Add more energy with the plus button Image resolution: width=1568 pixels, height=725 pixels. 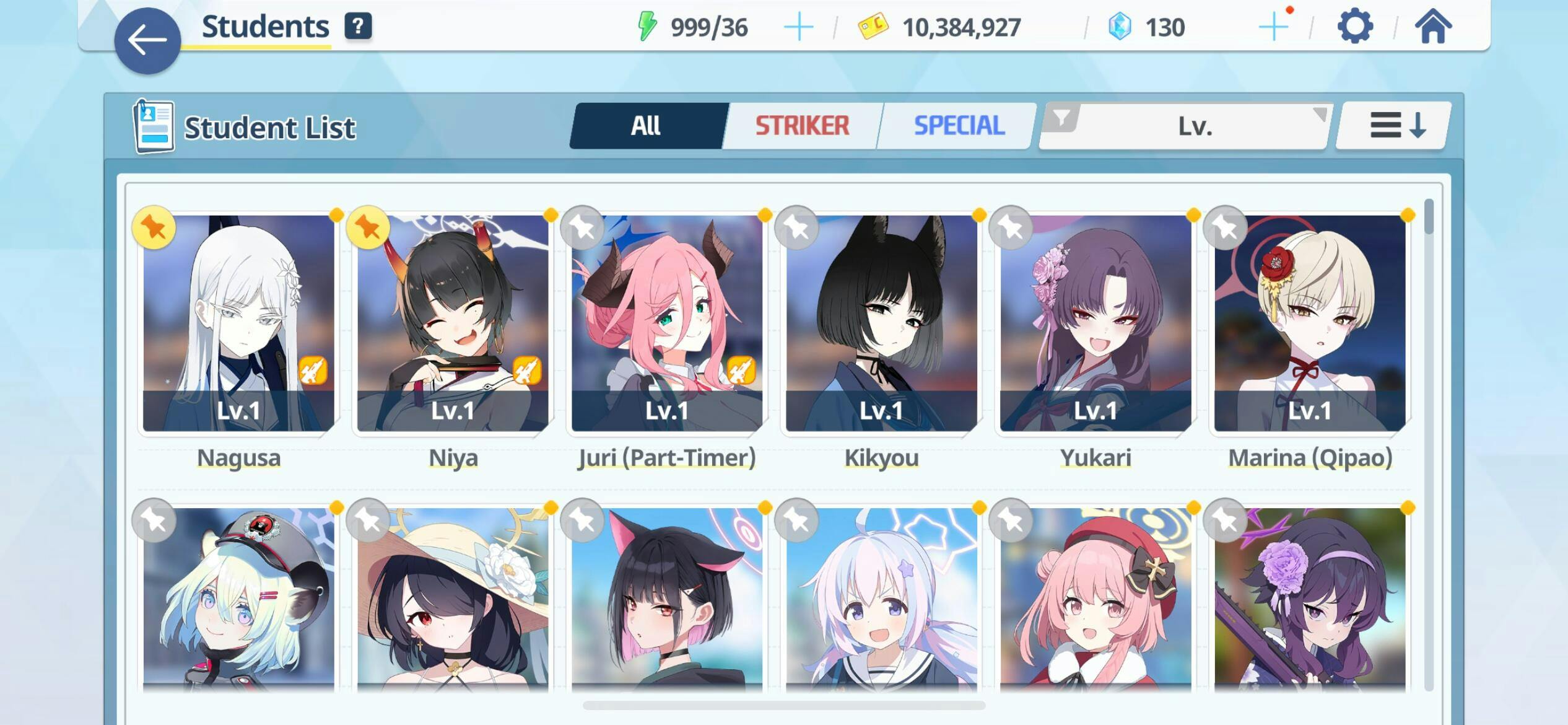click(x=798, y=28)
